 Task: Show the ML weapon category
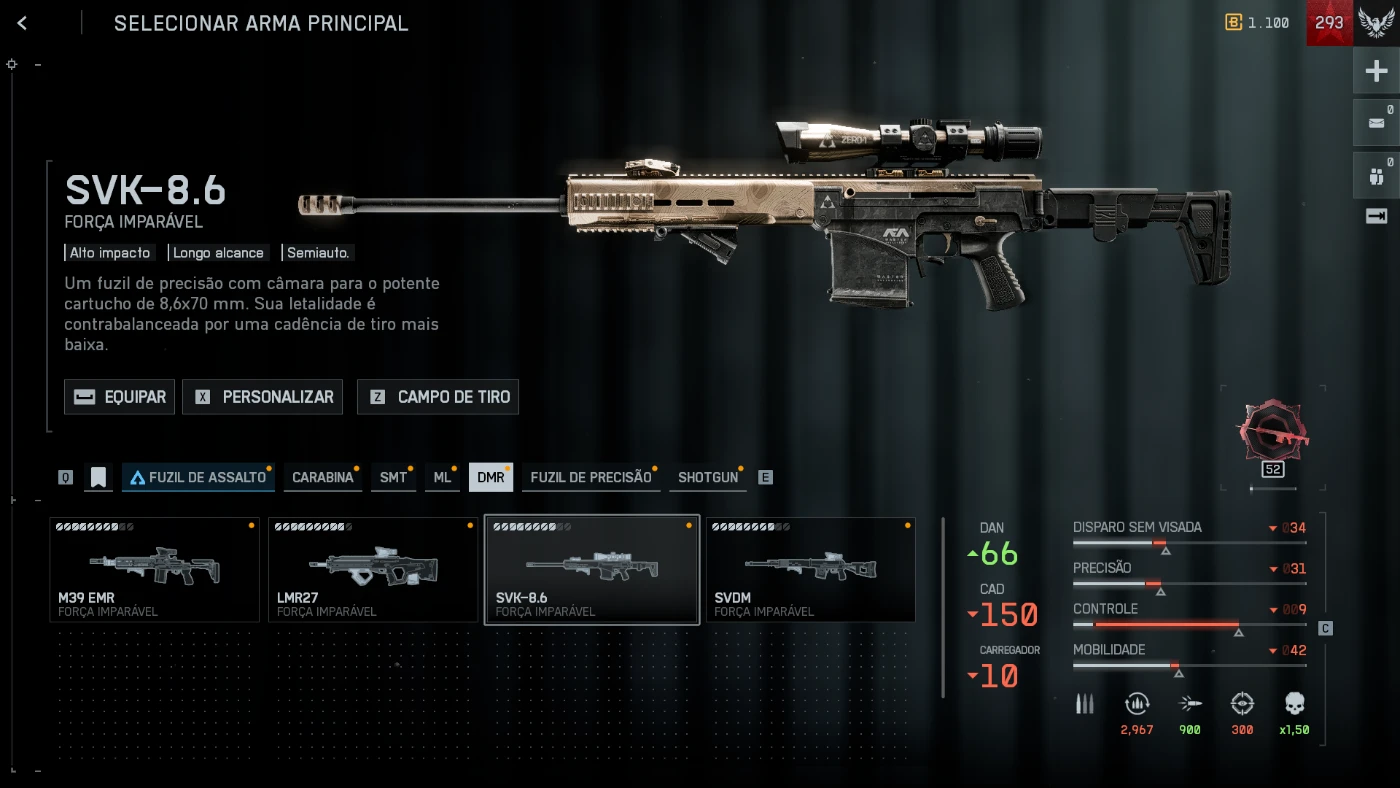click(x=441, y=477)
